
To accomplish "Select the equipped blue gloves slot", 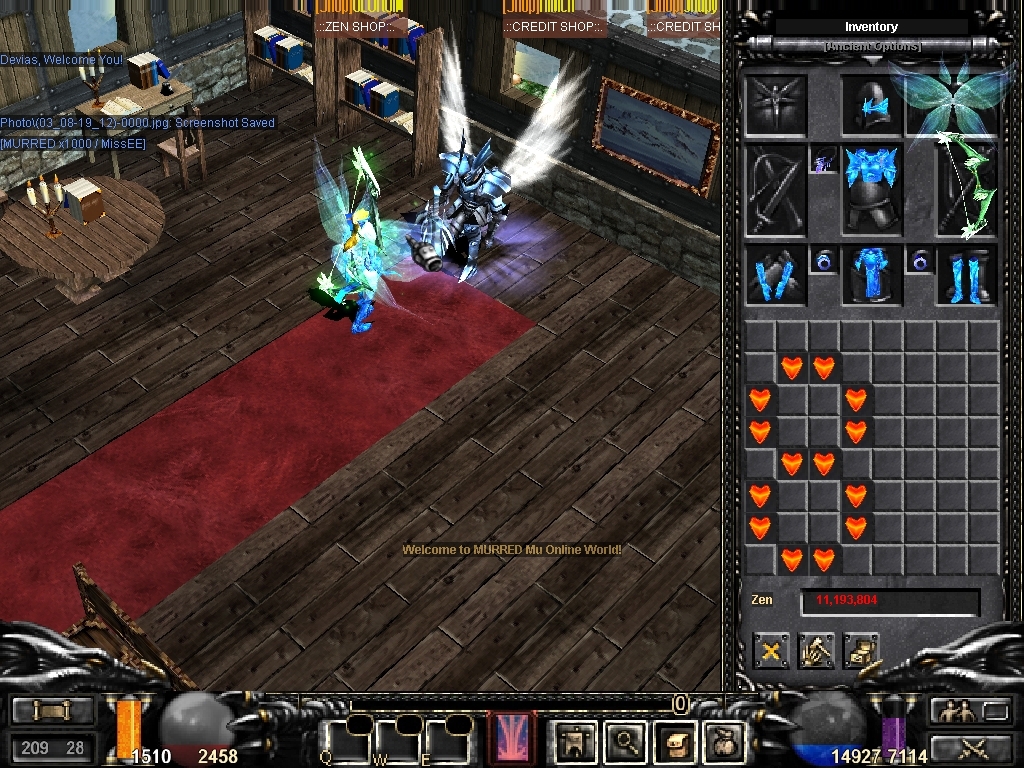I will click(776, 276).
